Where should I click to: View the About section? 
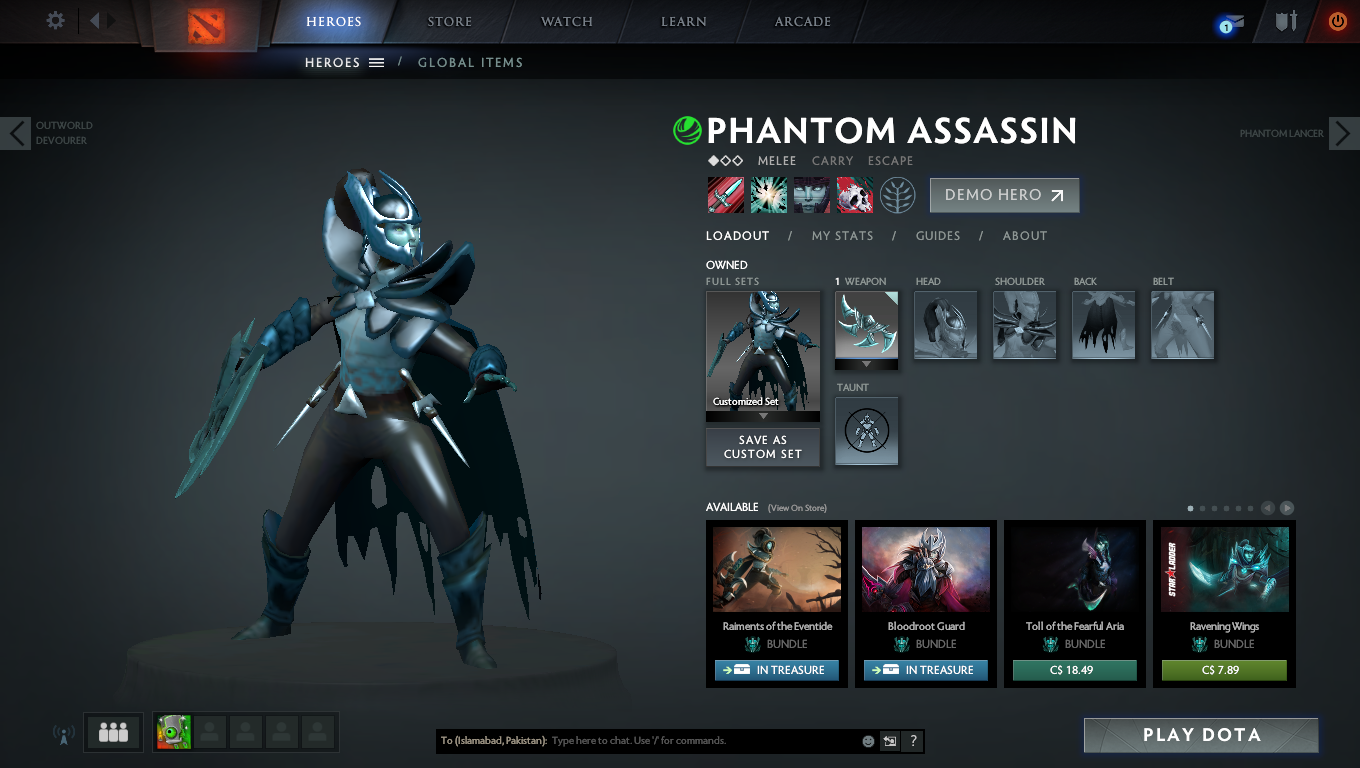coord(1025,236)
